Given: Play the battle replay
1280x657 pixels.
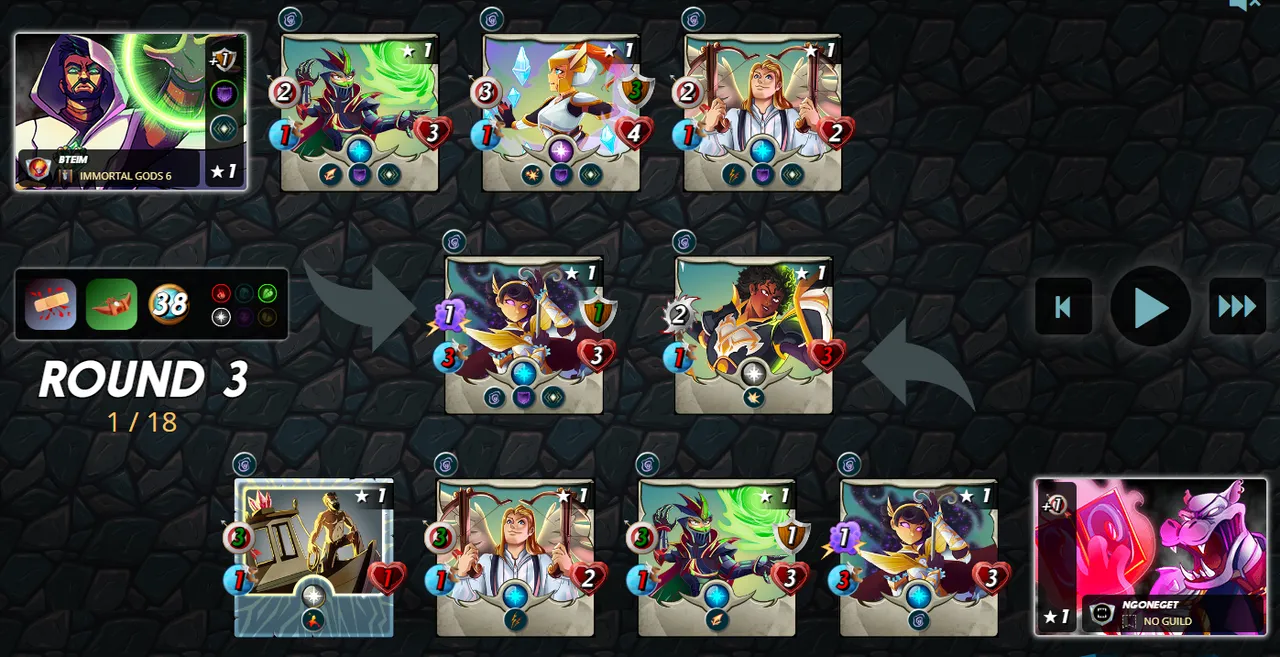Looking at the screenshot, I should pos(1150,307).
